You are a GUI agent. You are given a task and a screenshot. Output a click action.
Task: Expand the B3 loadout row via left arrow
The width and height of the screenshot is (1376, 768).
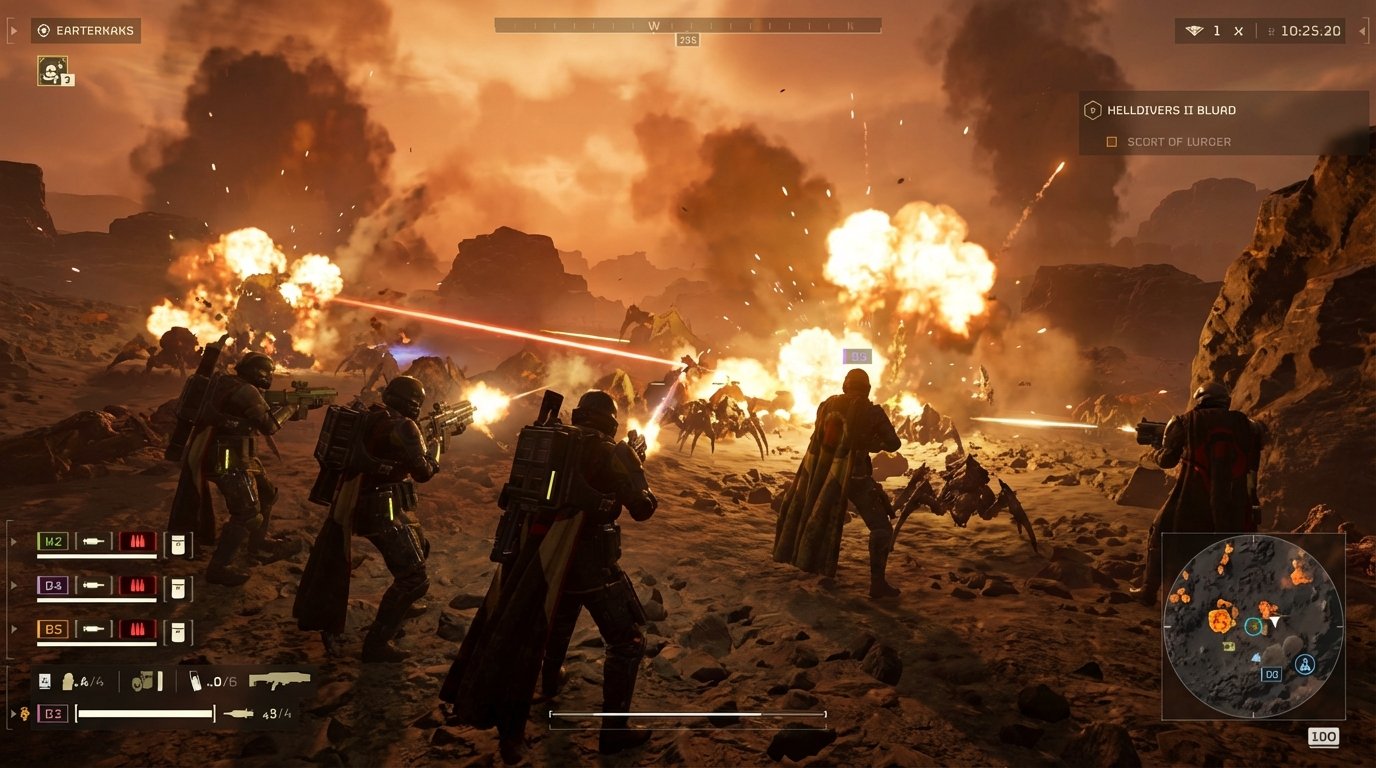point(13,714)
